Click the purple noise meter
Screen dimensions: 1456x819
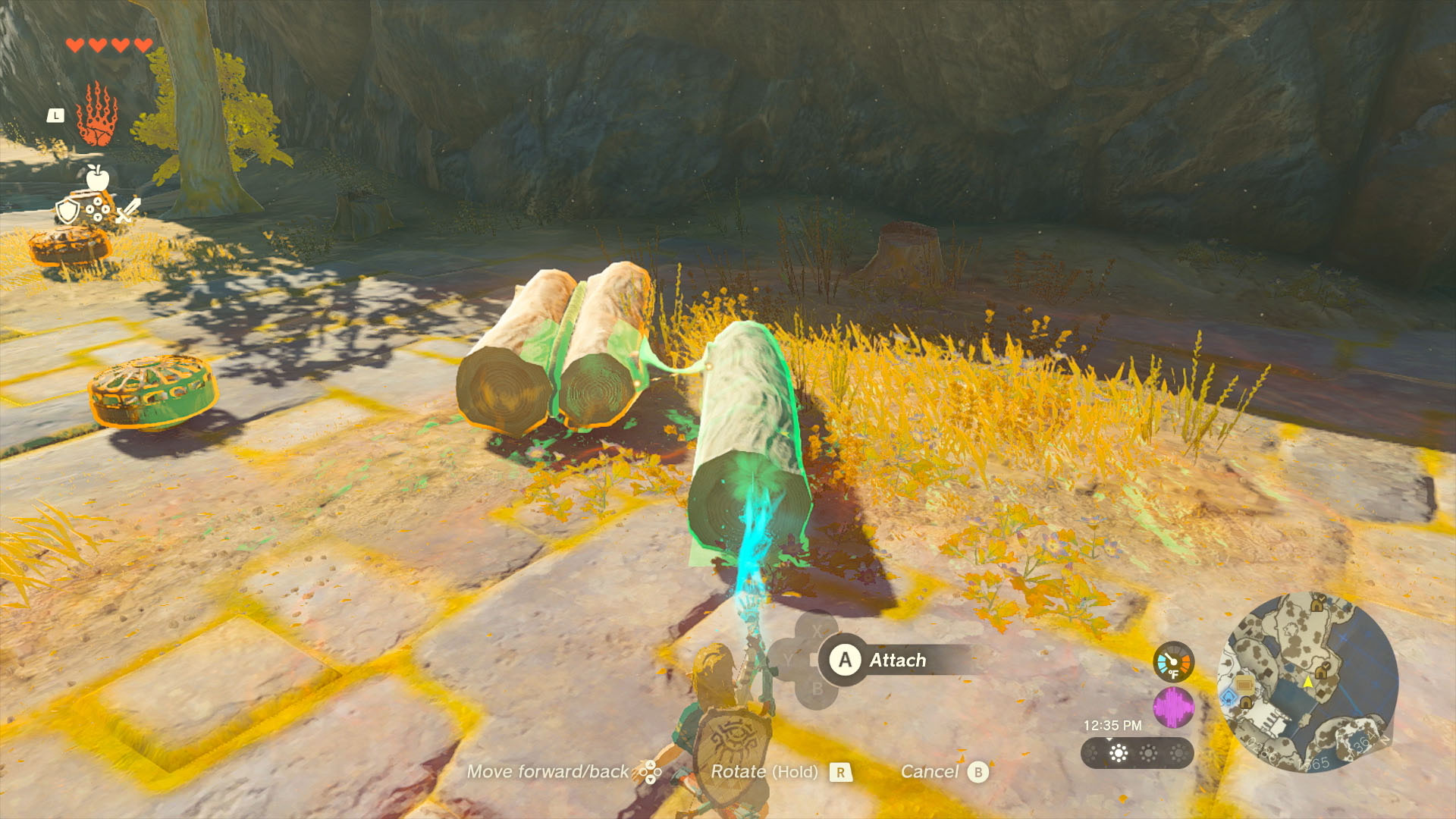tap(1173, 708)
